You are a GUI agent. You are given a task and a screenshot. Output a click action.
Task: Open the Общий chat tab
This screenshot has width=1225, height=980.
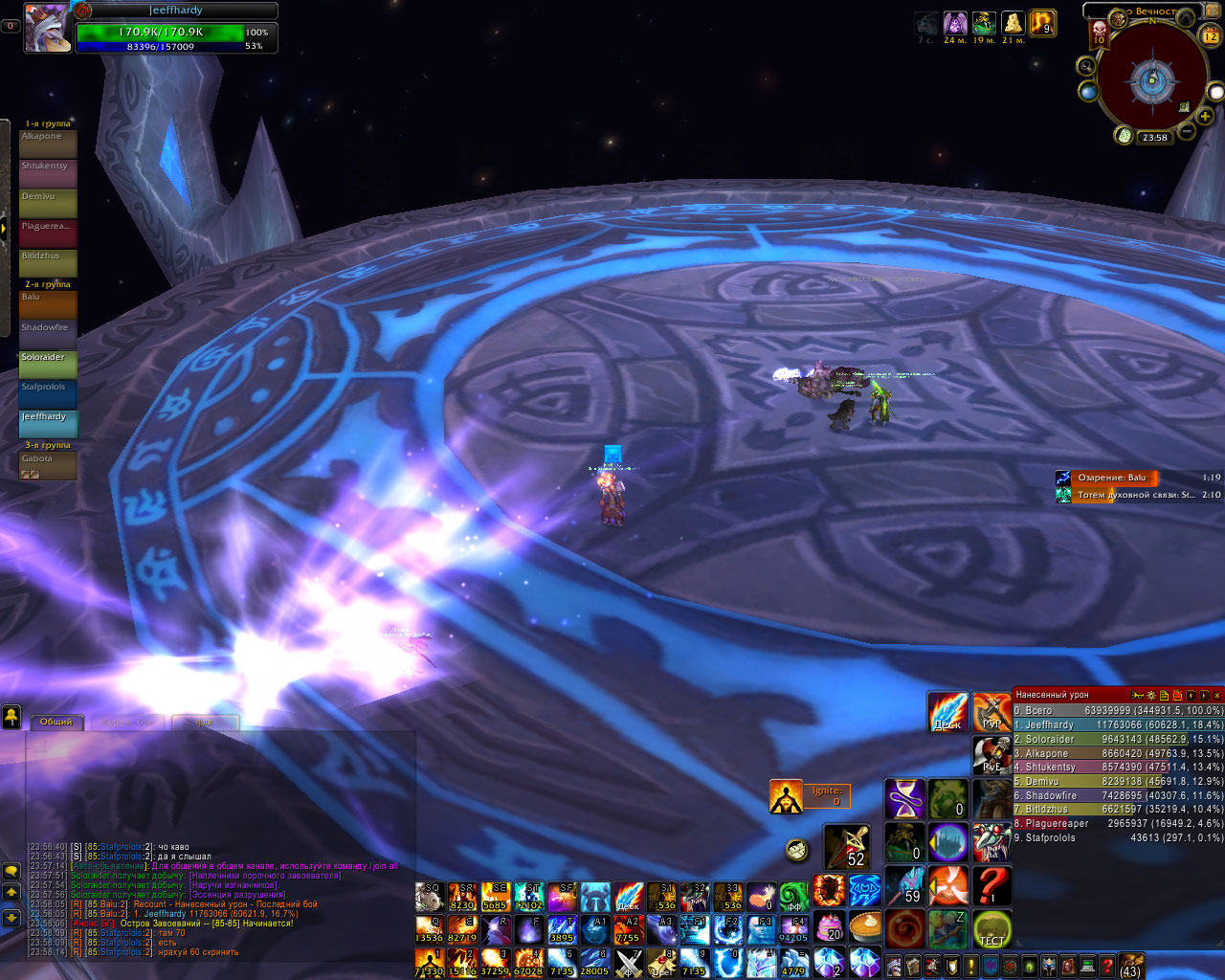click(56, 722)
